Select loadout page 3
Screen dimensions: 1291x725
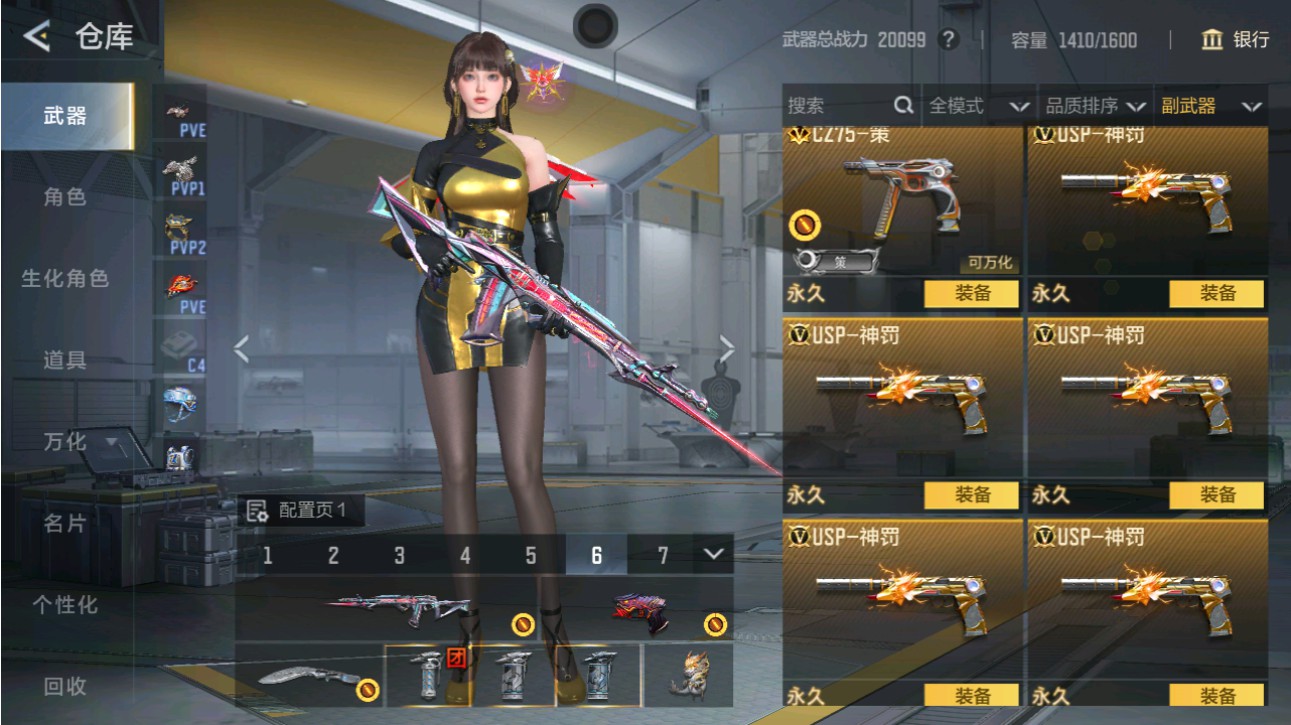(x=399, y=553)
